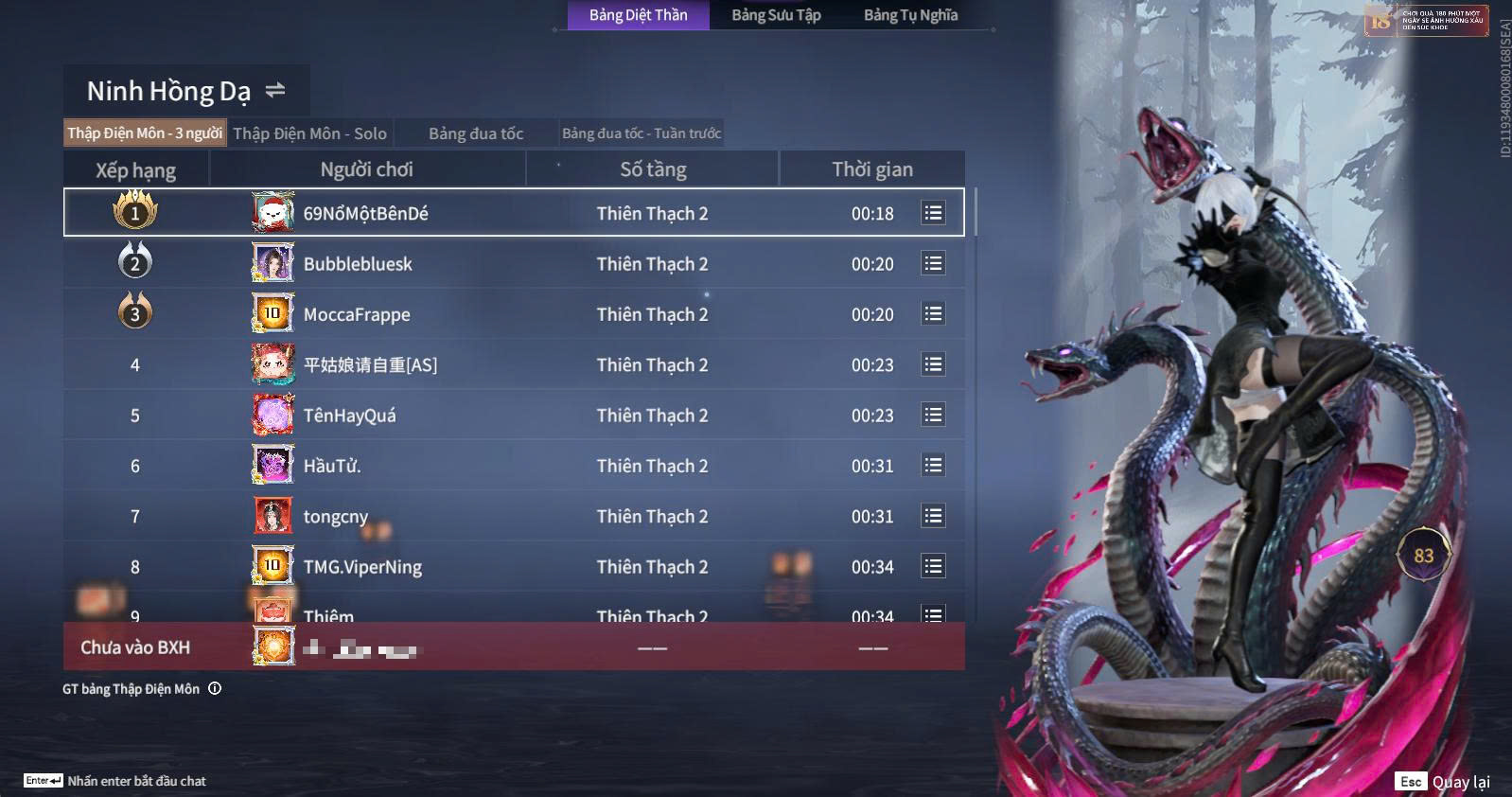The image size is (1512, 797).
Task: Switch to the Bảng Diệt Thần tab
Action: 638,15
